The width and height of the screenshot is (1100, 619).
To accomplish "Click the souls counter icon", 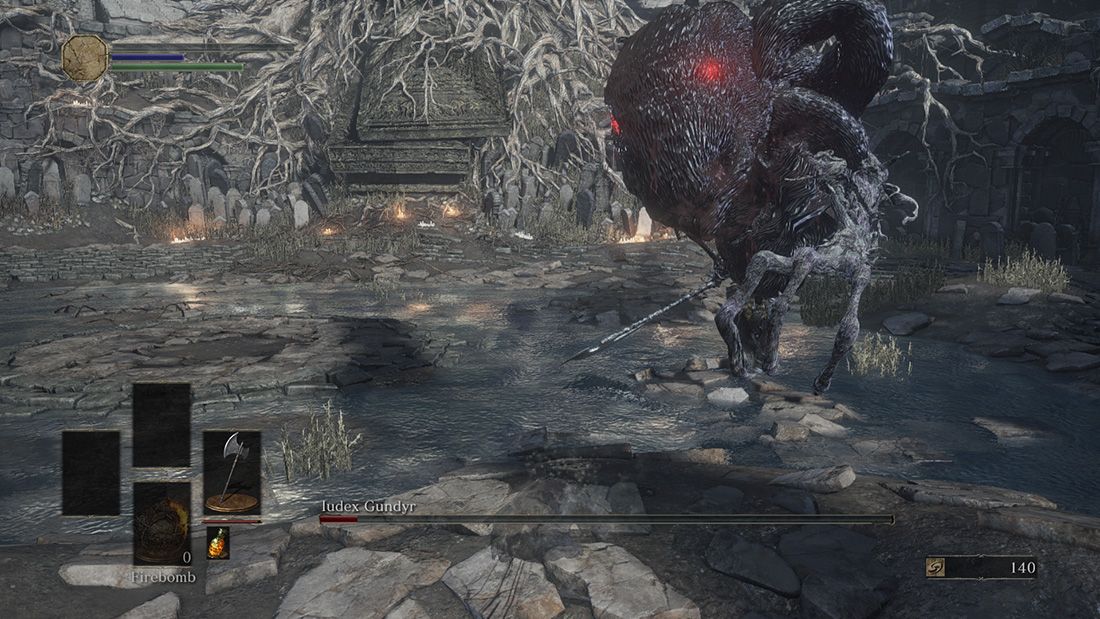I will tap(936, 567).
